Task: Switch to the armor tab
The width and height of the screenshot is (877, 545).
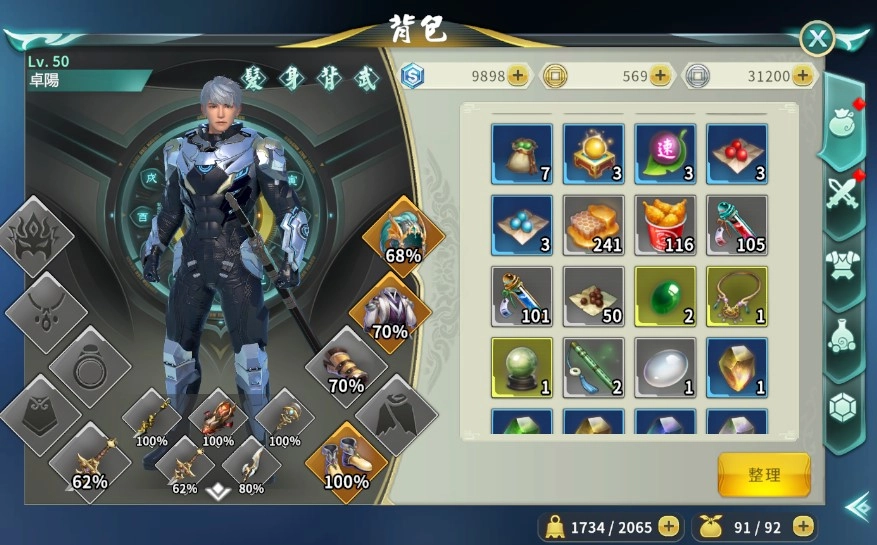Action: (x=842, y=265)
